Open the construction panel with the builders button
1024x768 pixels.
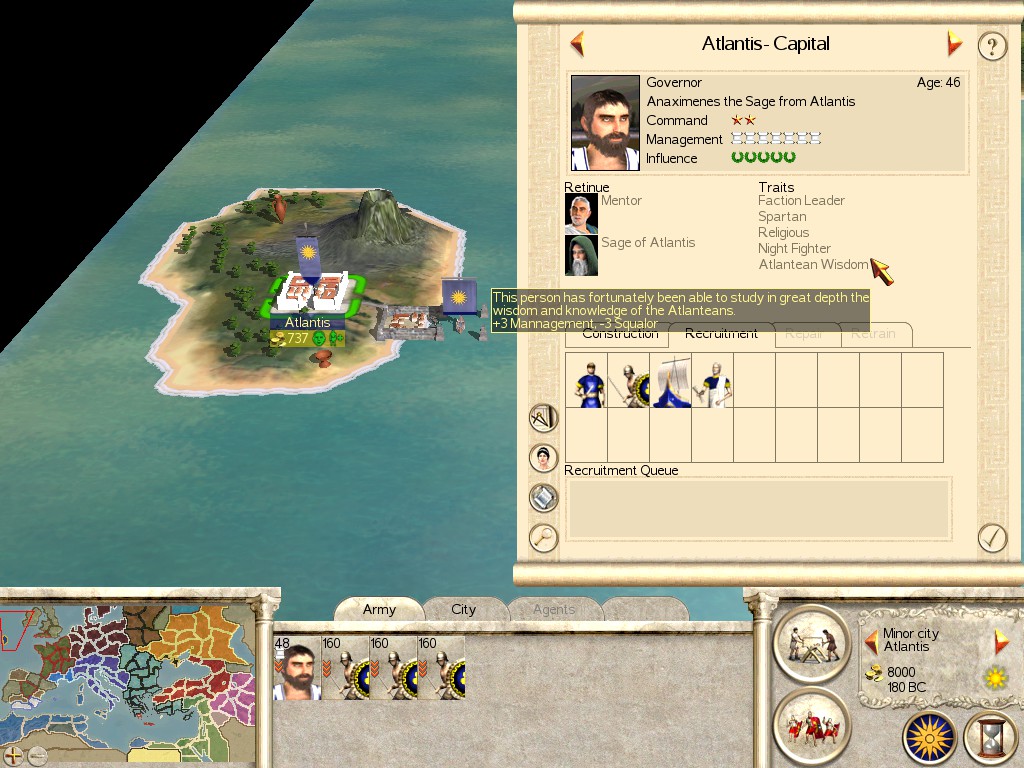click(811, 643)
